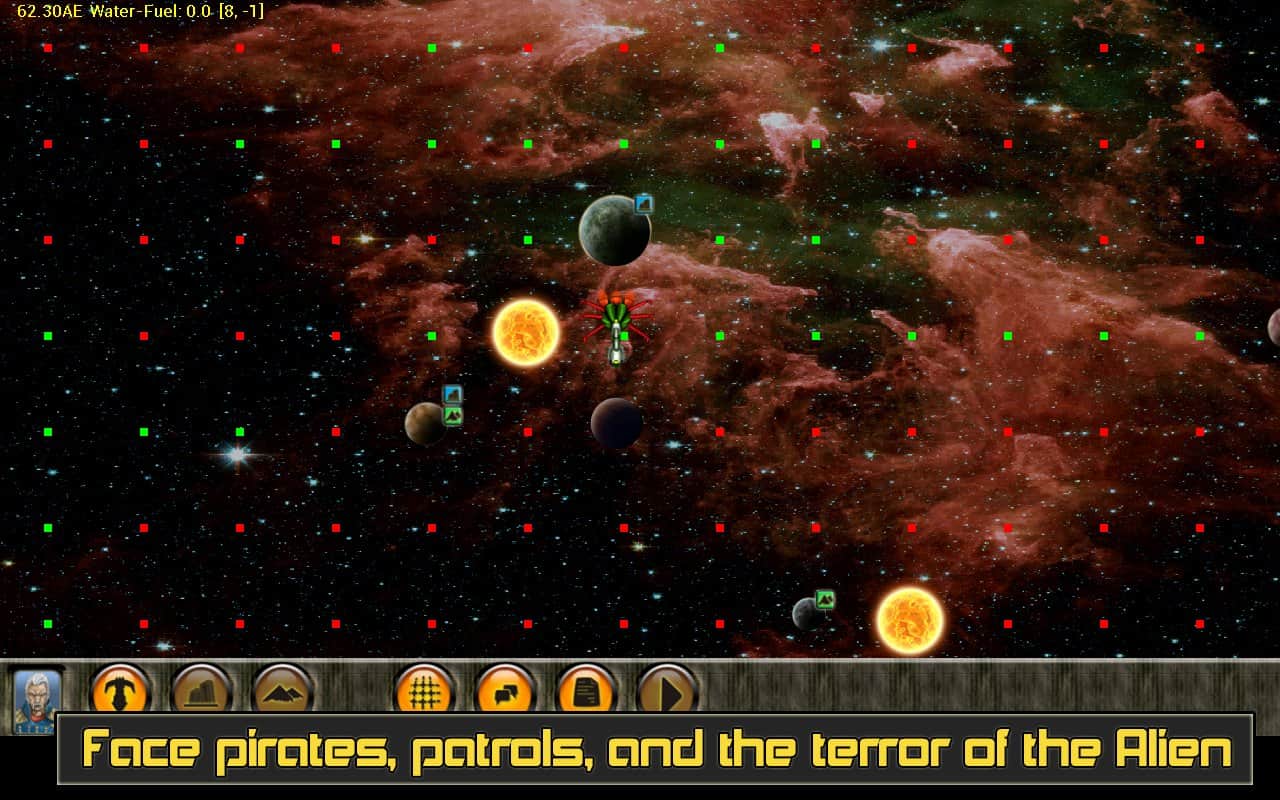Select the city buildings button
The height and width of the screenshot is (800, 1280).
[x=202, y=691]
